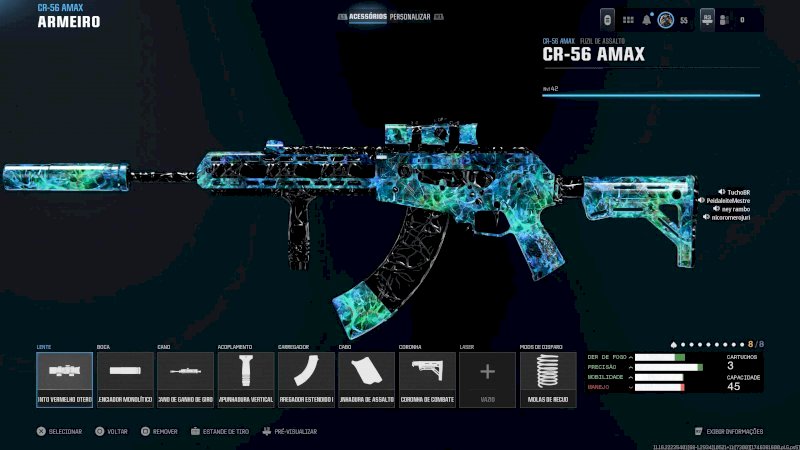Viewport: 800px width, 450px height.
Task: Select the Acoplamento vertical grip slot
Action: [246, 379]
